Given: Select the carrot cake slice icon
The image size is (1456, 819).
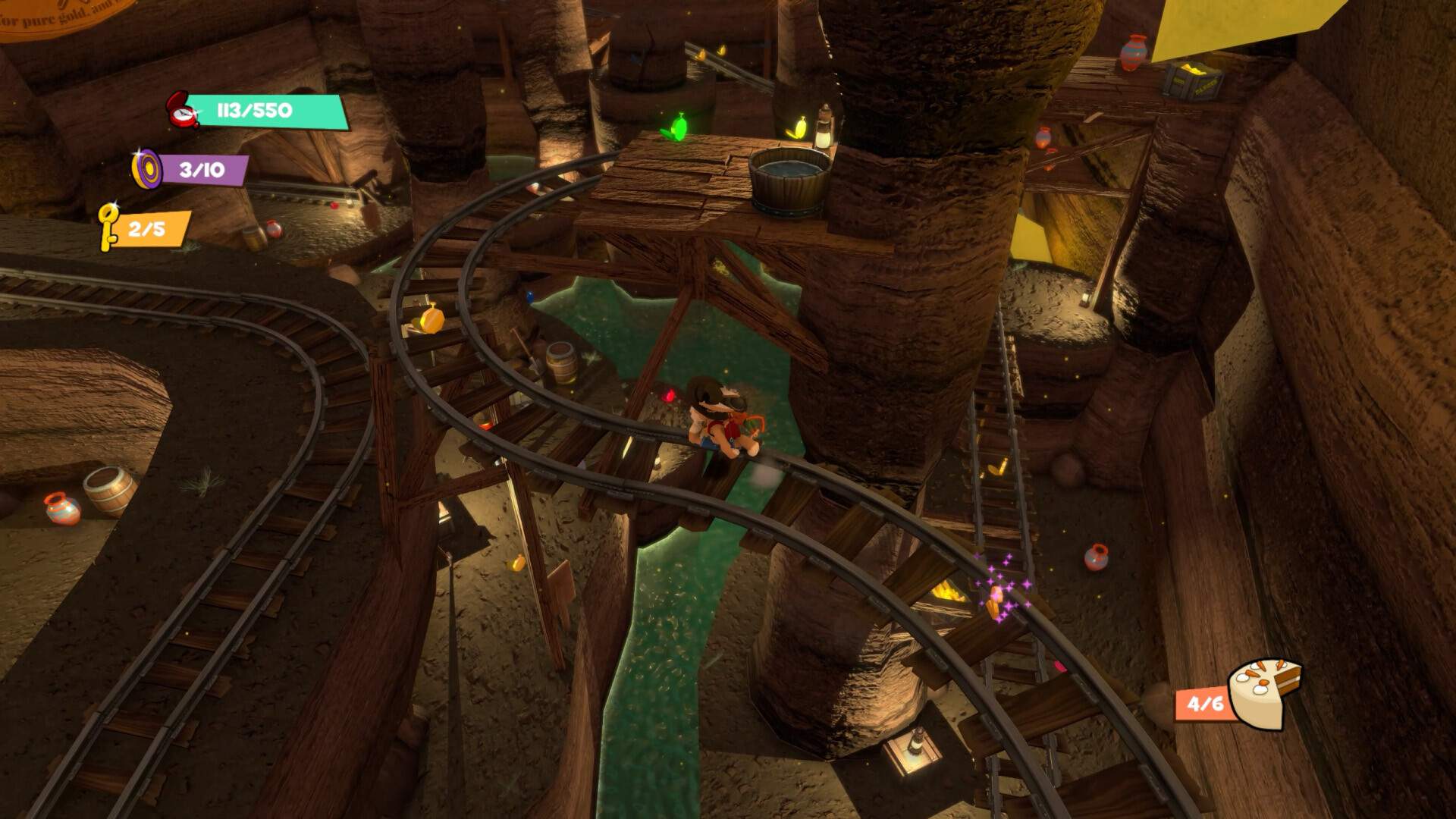Looking at the screenshot, I should pos(1263,692).
